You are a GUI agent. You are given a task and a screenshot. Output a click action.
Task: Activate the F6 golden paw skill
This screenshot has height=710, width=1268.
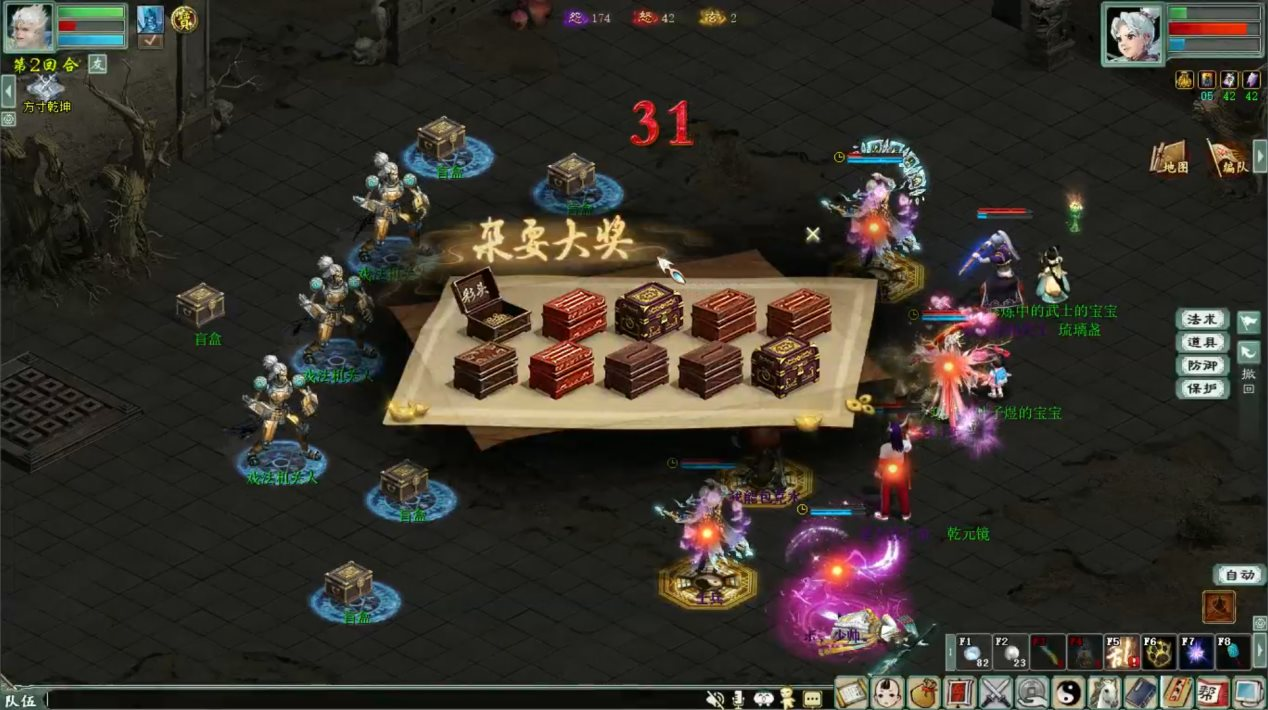1159,652
